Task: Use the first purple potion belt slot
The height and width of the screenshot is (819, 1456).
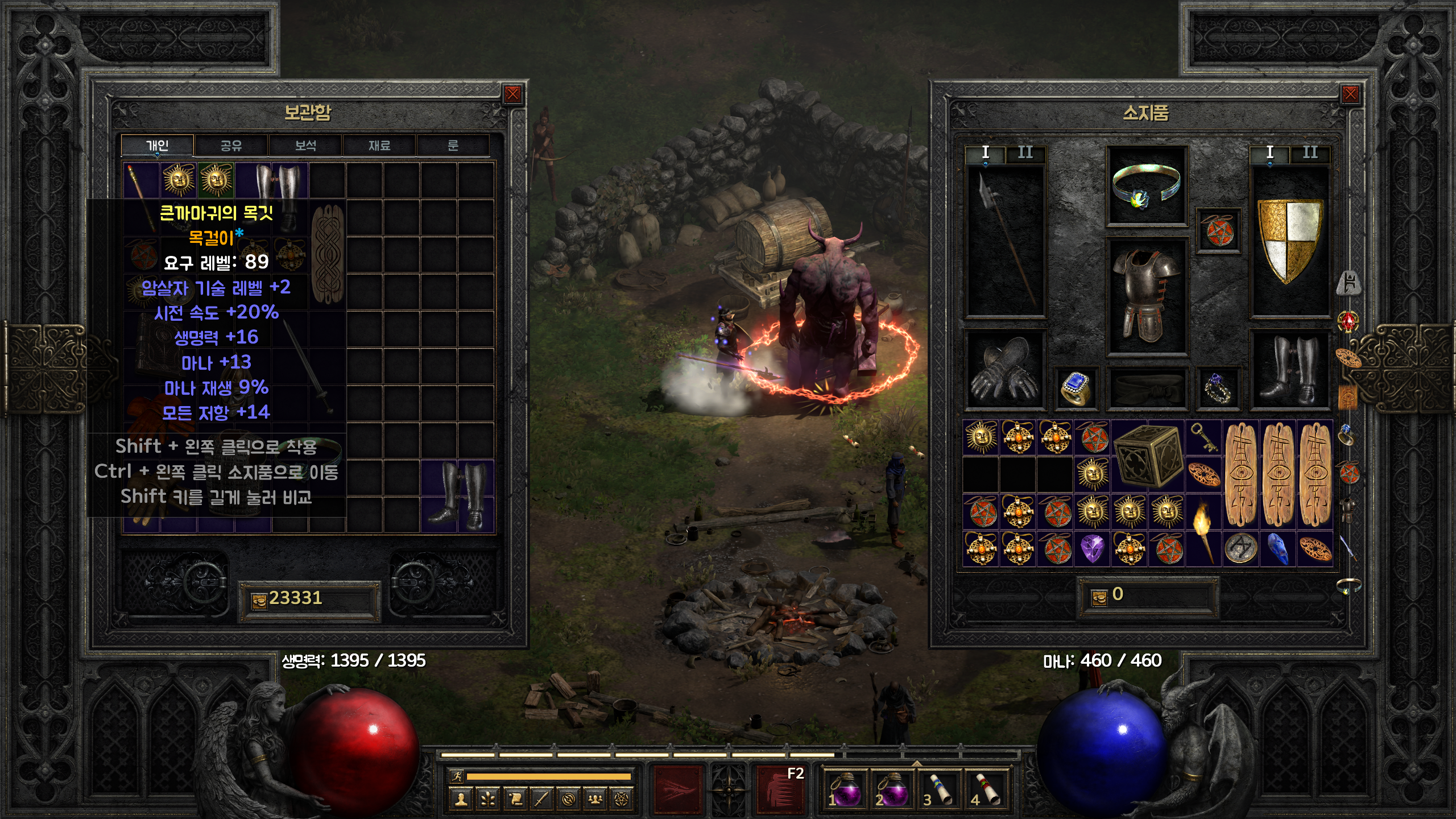Action: pos(845,789)
